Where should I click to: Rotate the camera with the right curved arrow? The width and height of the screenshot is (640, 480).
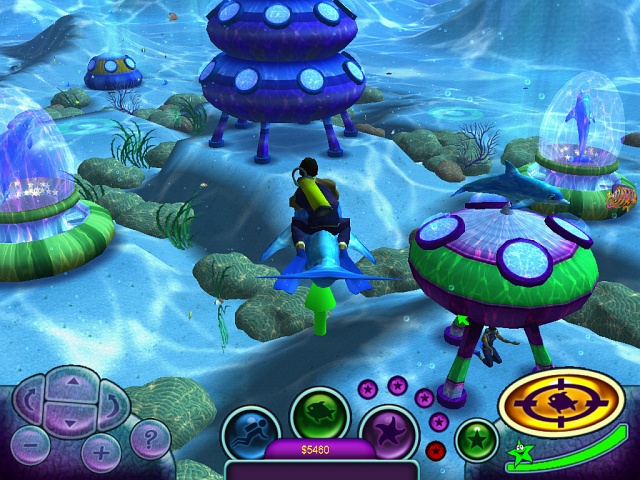click(109, 402)
